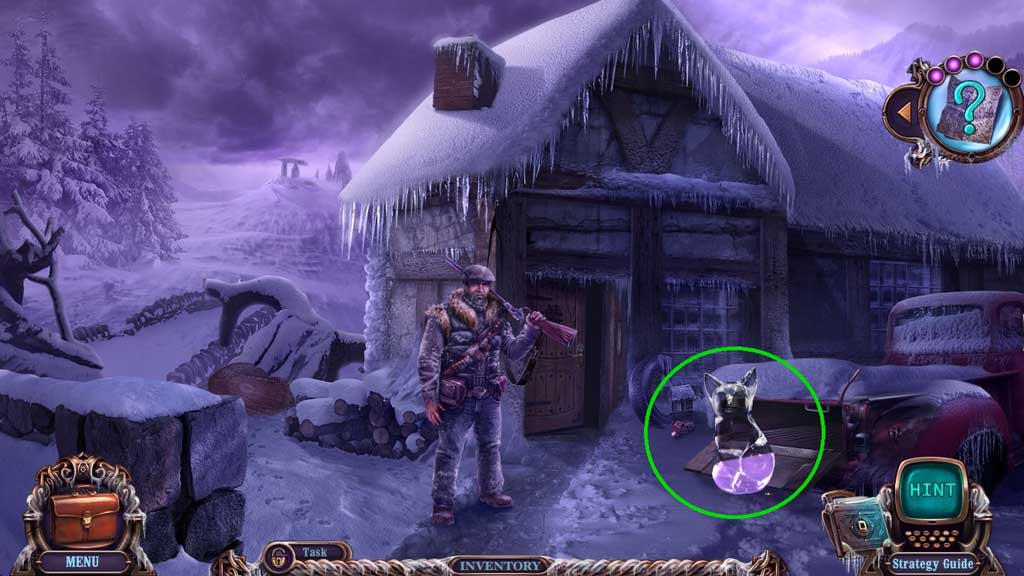
Task: Use the HINT button
Action: click(x=932, y=491)
